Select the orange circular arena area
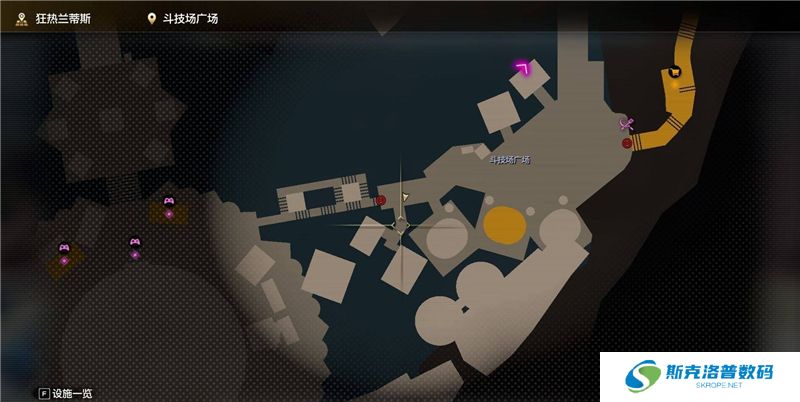800x402 pixels. [x=505, y=224]
